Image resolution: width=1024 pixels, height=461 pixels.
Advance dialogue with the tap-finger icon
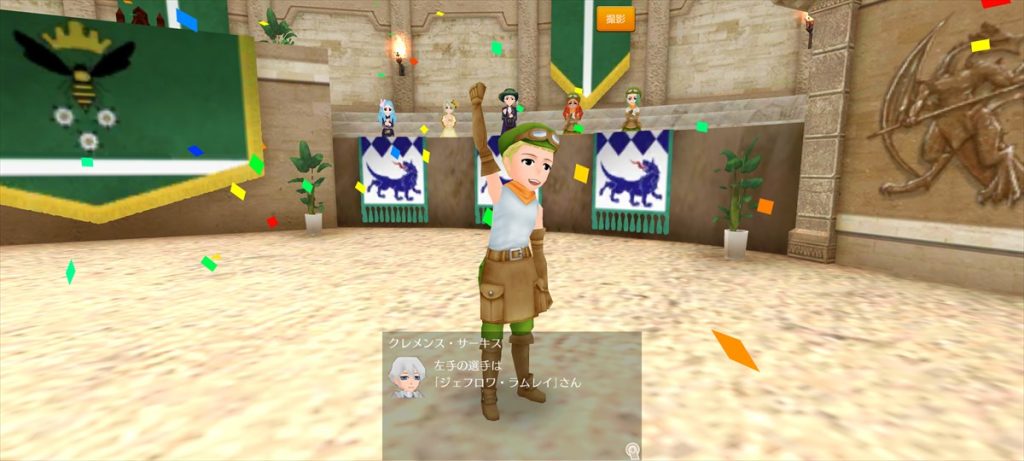coord(632,450)
